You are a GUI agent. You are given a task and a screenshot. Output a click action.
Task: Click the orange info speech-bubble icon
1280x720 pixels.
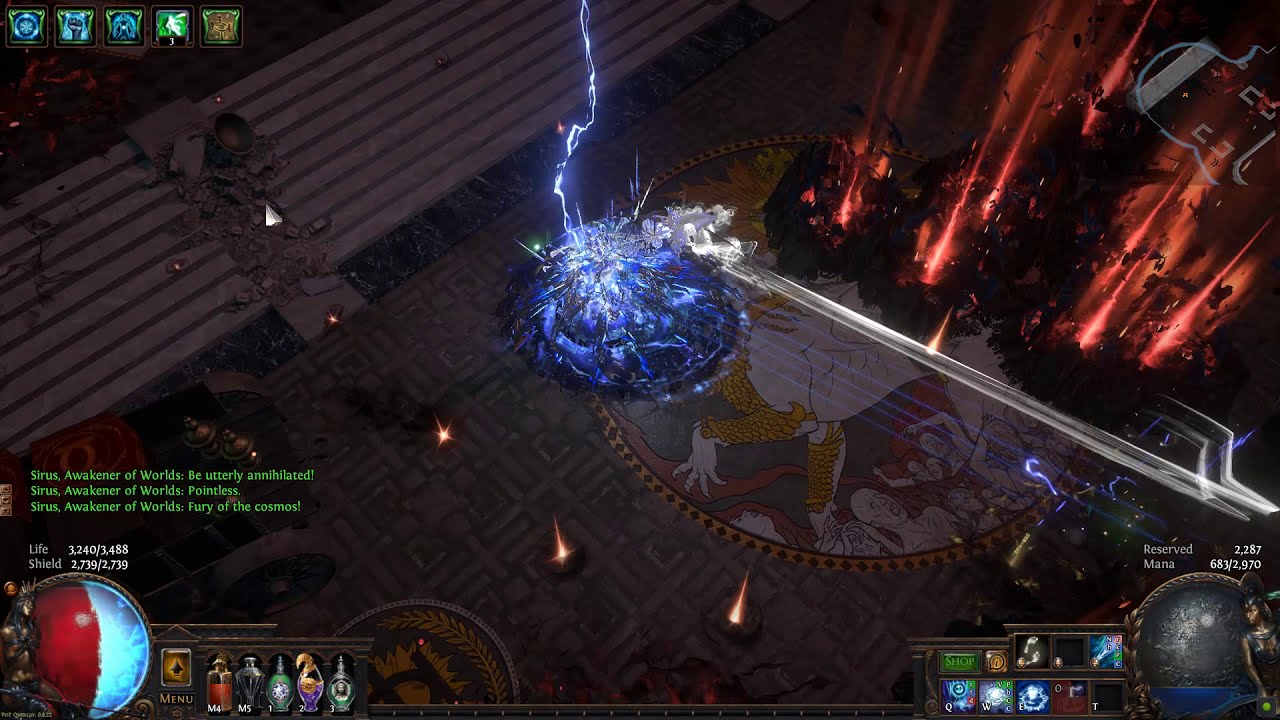pyautogui.click(x=995, y=661)
